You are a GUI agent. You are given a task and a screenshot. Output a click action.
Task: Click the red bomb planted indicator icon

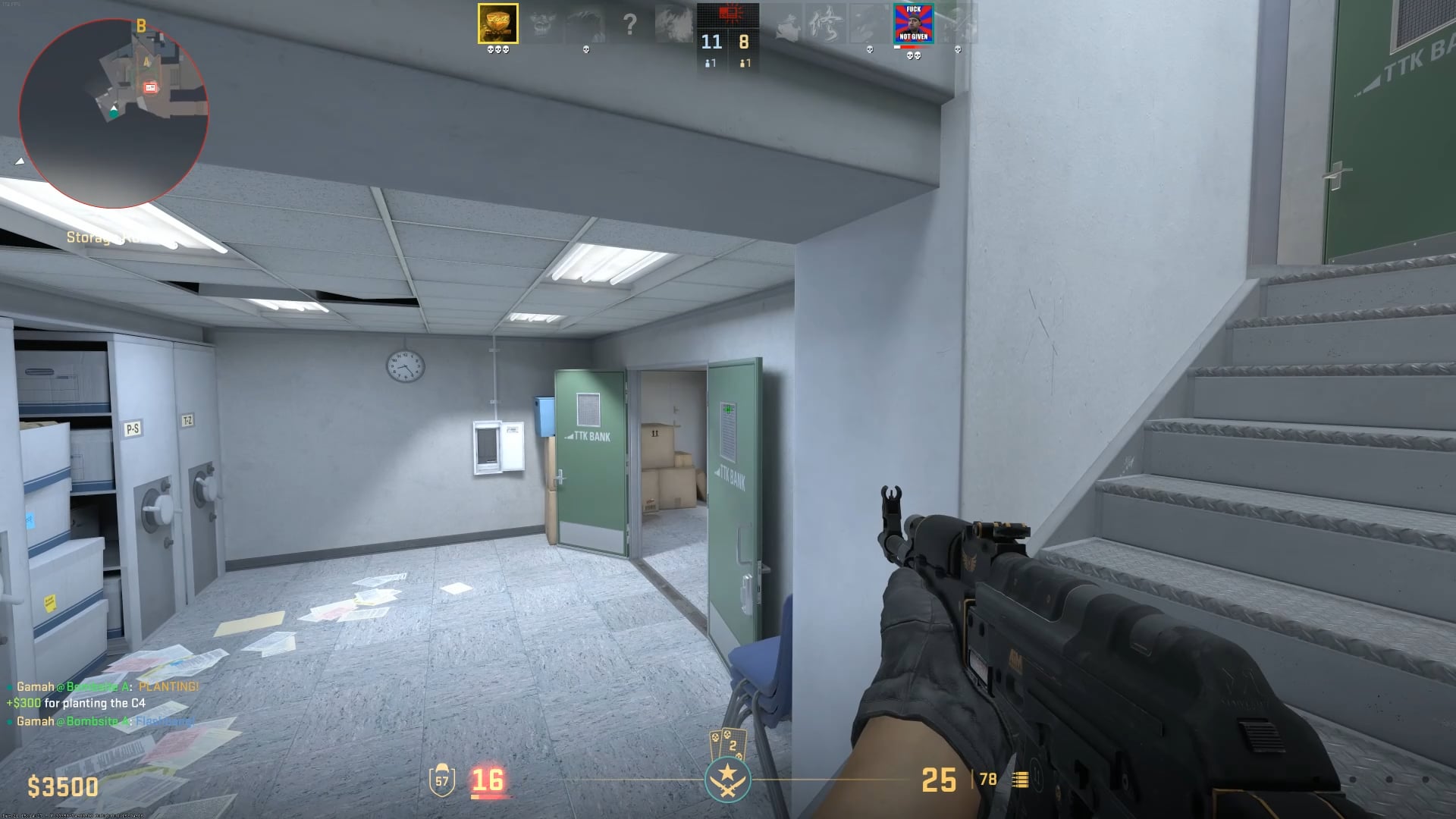coord(730,14)
